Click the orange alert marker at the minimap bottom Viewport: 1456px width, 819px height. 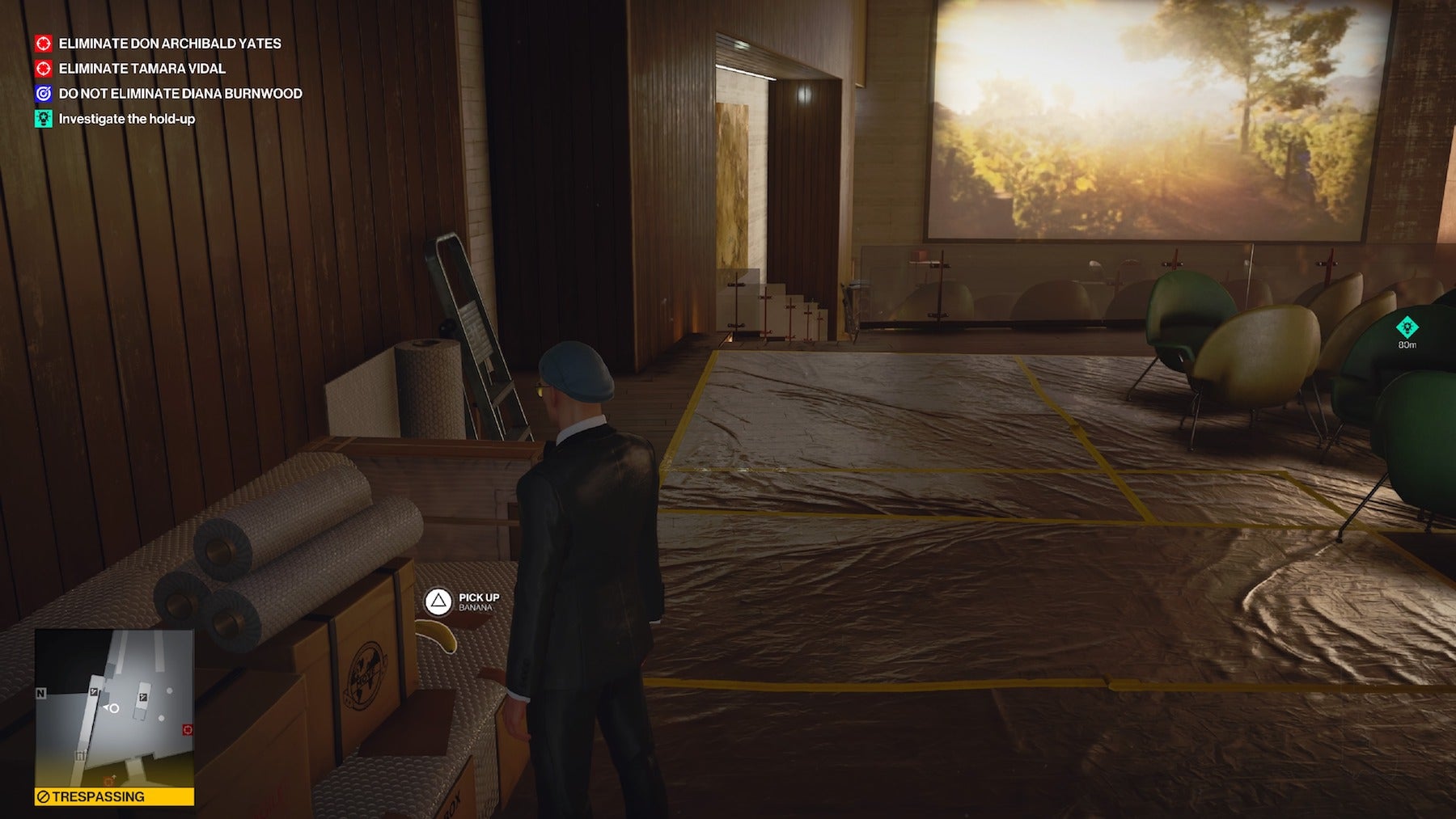click(x=109, y=780)
